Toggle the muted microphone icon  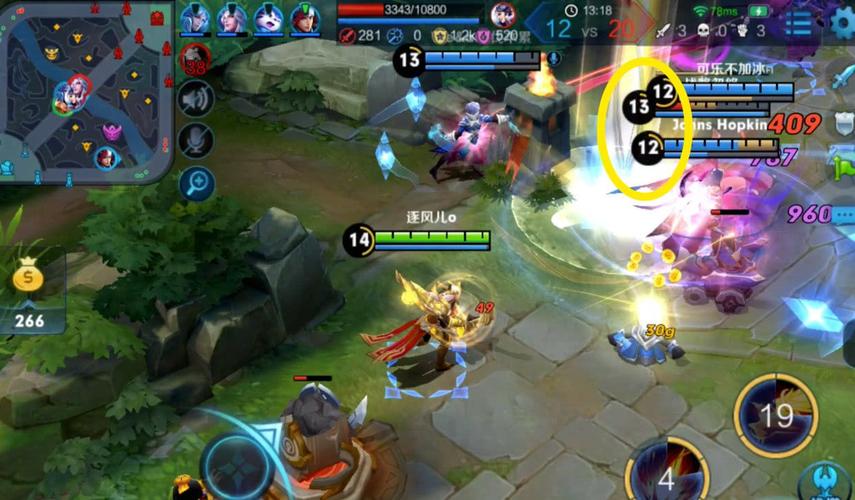point(197,141)
